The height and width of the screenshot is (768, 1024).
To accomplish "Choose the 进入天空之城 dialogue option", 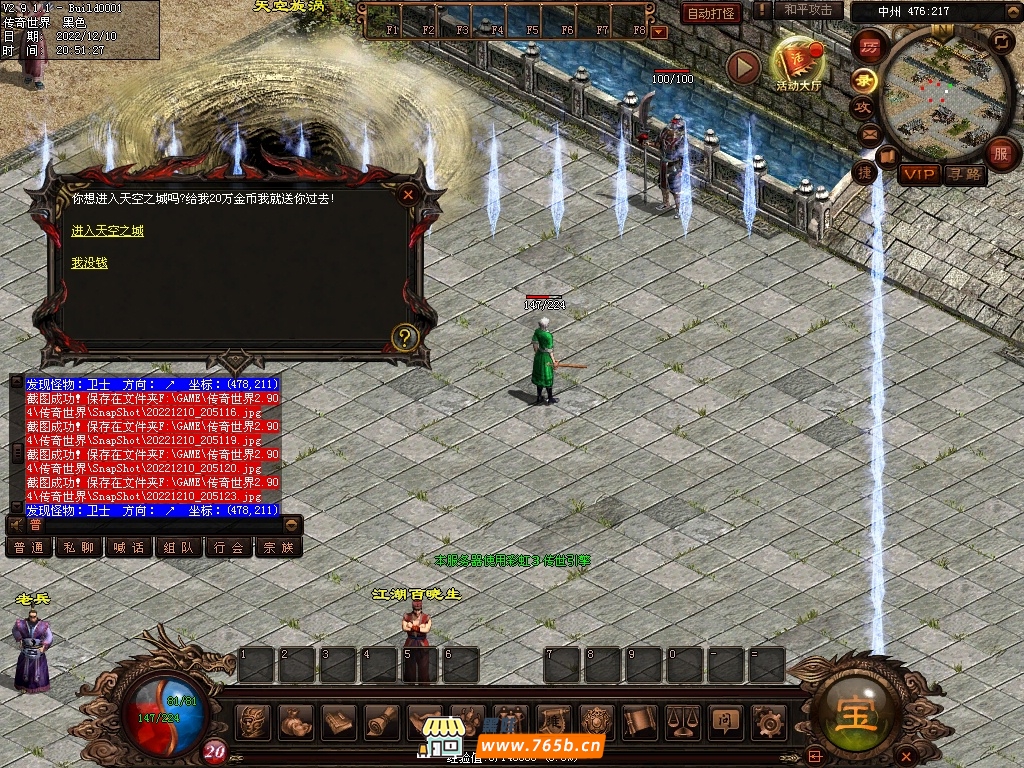I will [x=107, y=231].
